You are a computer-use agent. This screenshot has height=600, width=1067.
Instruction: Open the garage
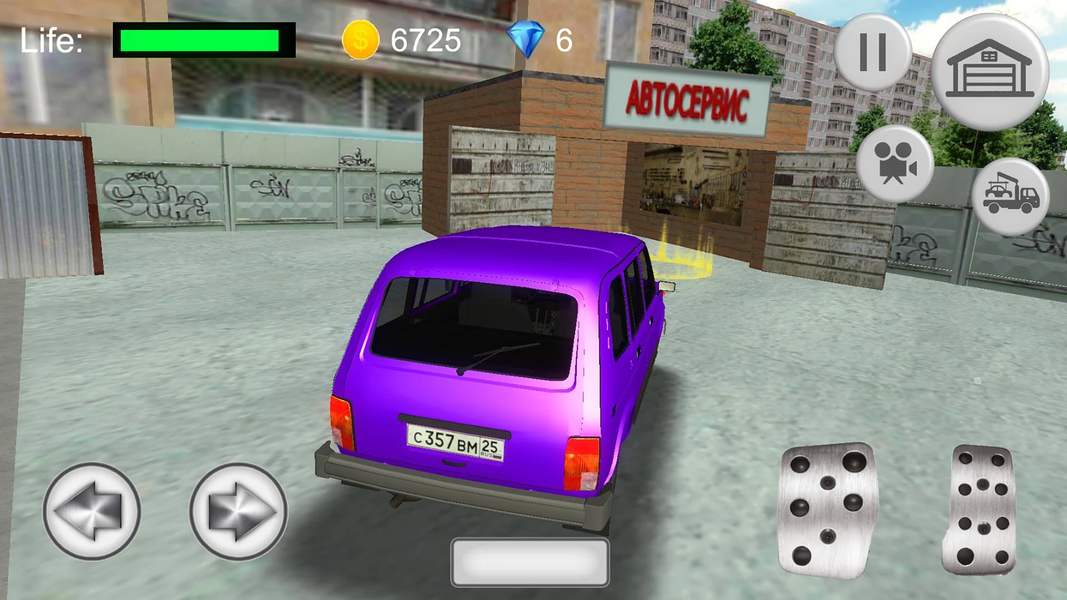[989, 71]
